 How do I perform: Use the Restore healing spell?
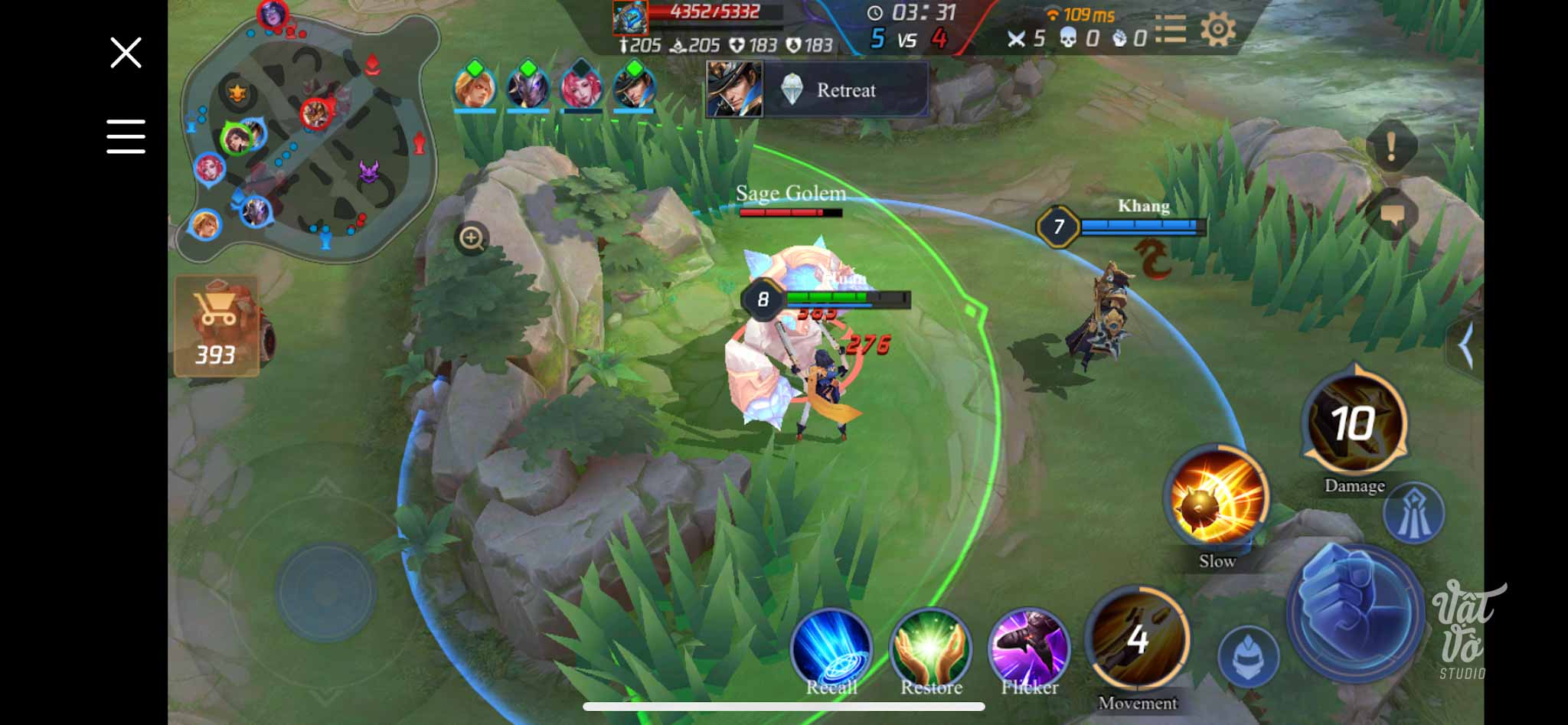point(930,648)
